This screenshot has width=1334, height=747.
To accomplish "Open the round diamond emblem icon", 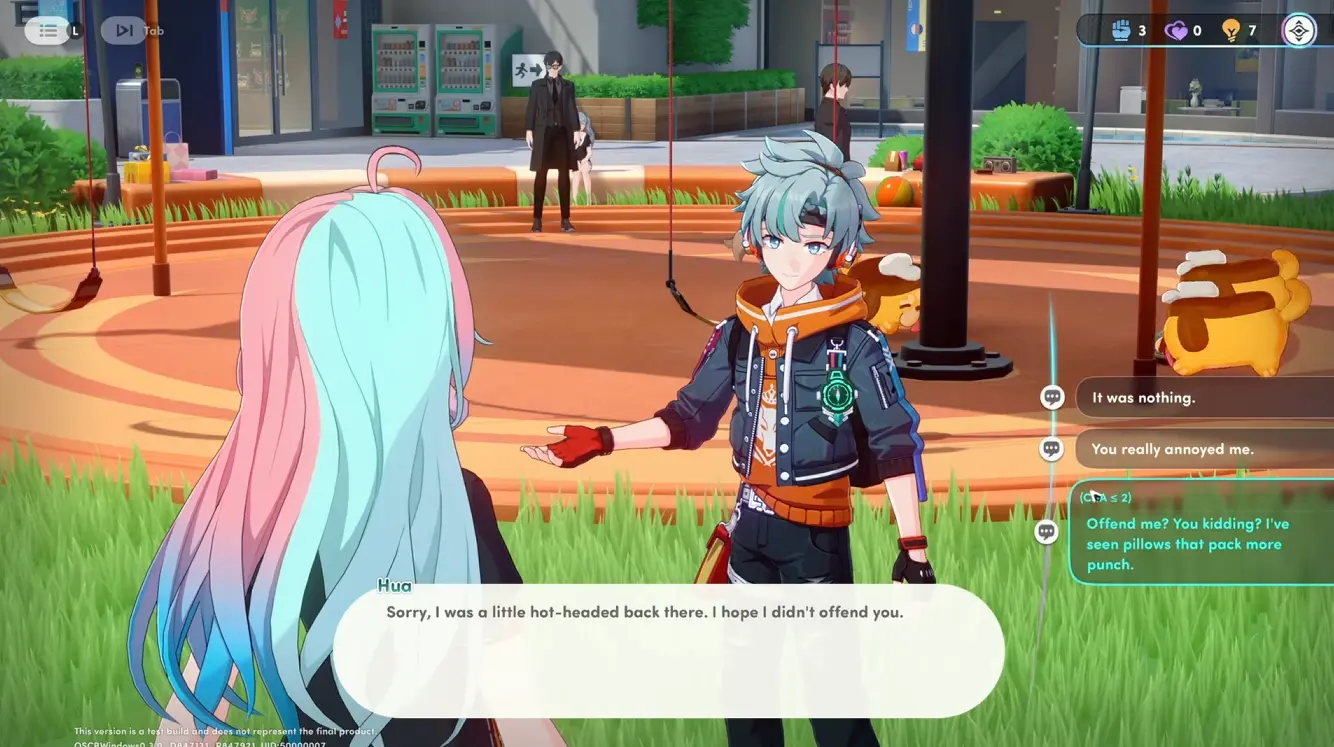I will point(1298,31).
